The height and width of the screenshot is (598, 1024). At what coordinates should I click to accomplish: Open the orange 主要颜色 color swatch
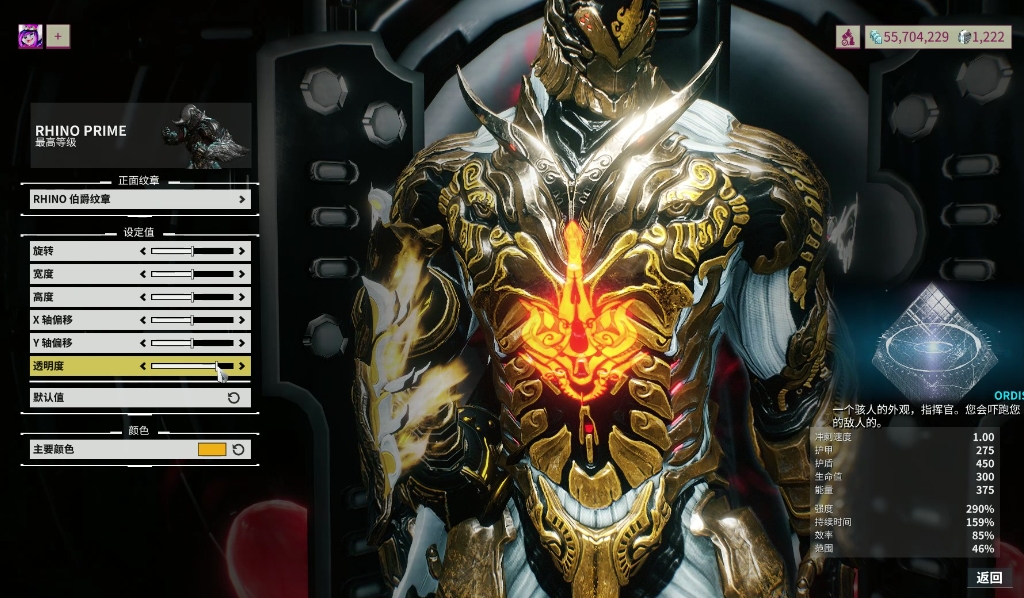(212, 450)
